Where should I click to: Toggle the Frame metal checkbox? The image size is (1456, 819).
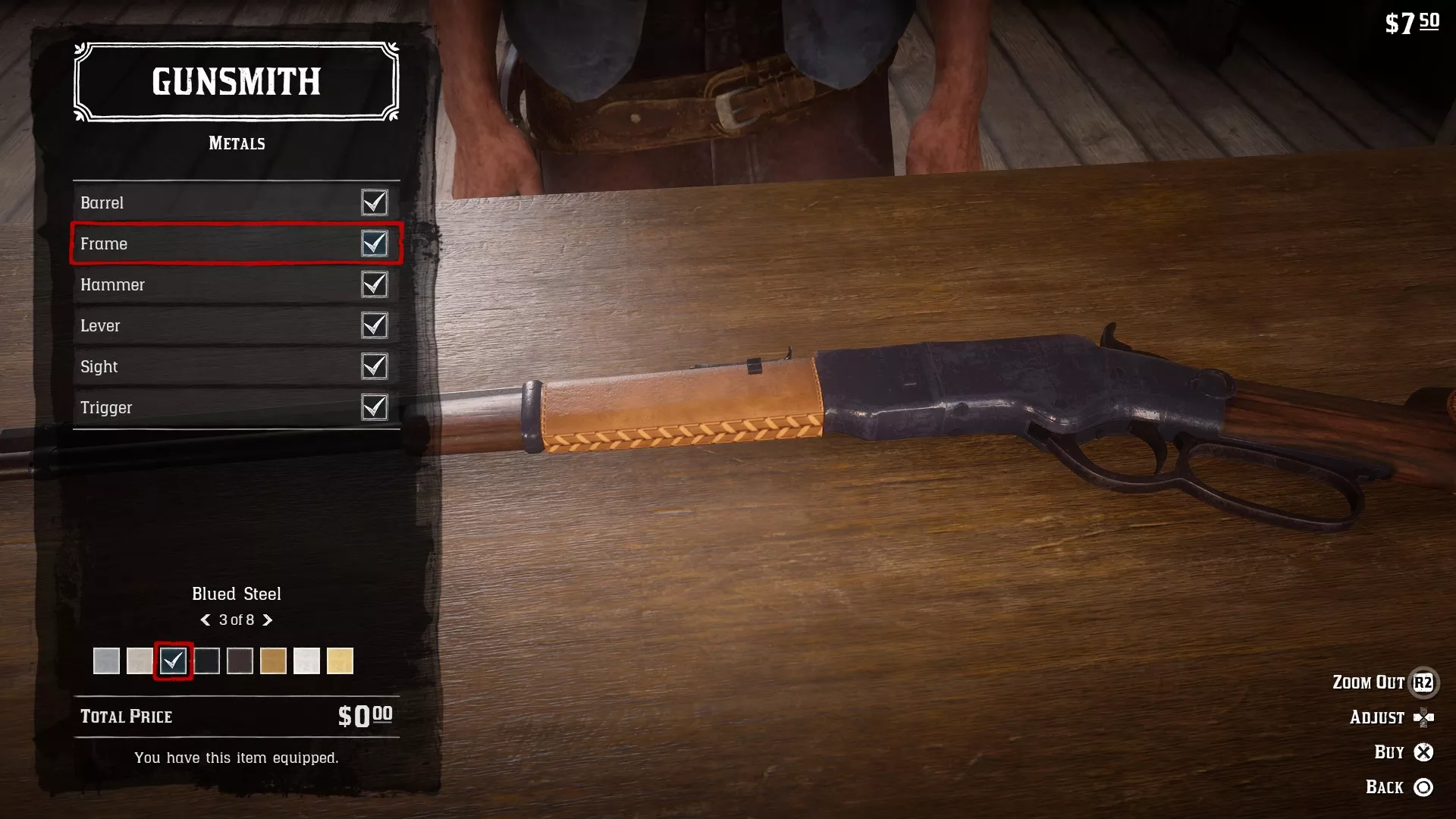point(375,243)
